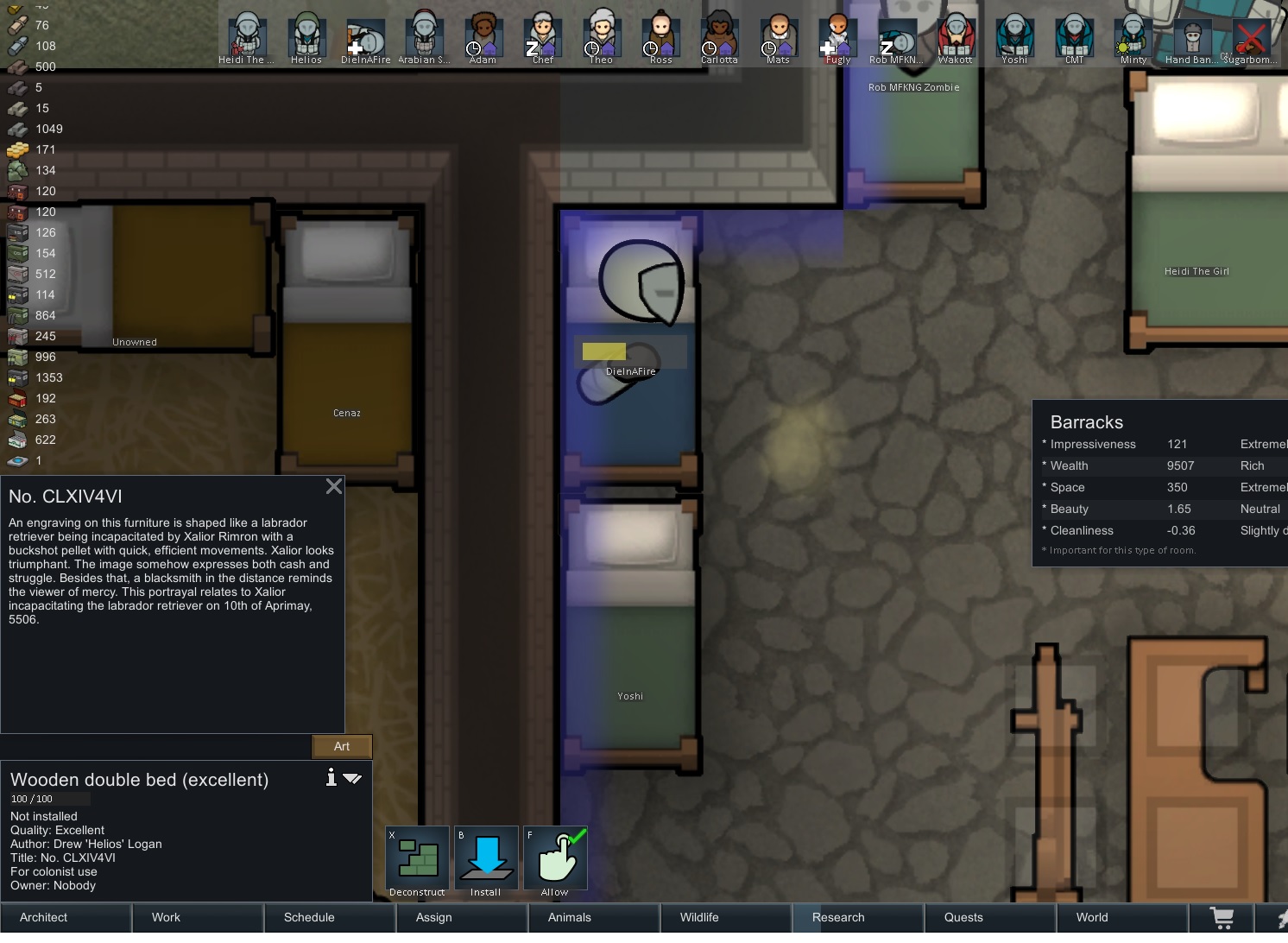Select colonist Helios from the colonist bar
Screen dimensions: 1288x943
pos(306,36)
